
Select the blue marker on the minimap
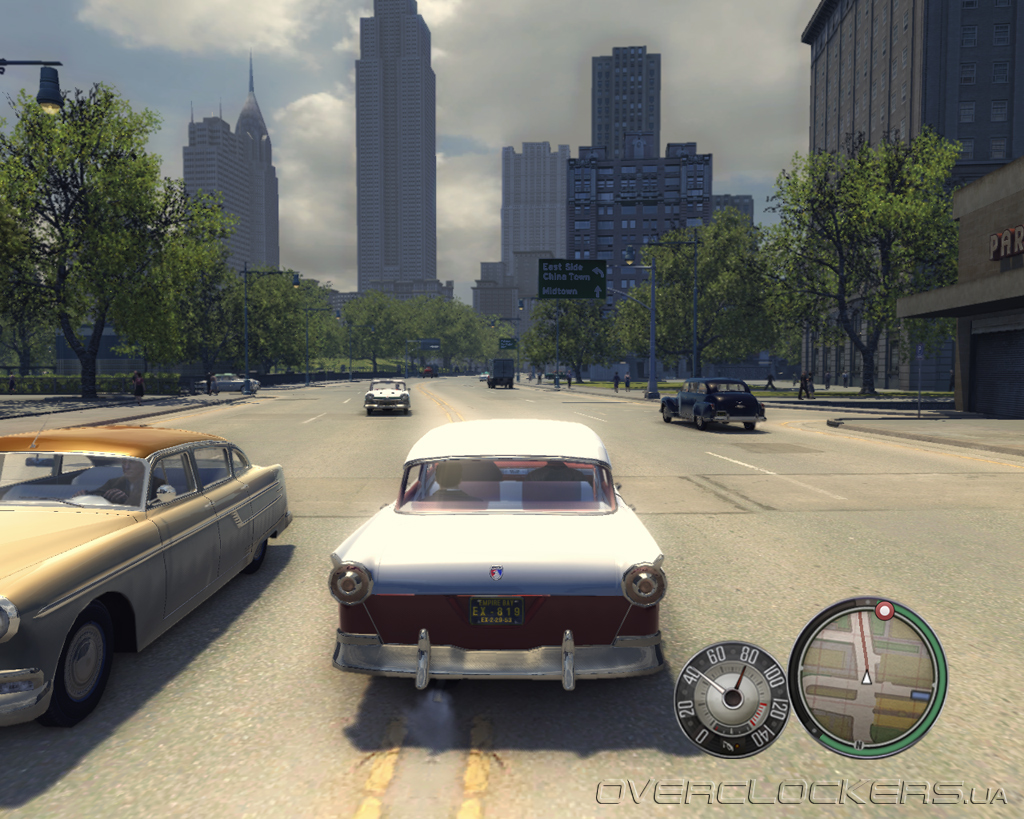click(x=920, y=694)
